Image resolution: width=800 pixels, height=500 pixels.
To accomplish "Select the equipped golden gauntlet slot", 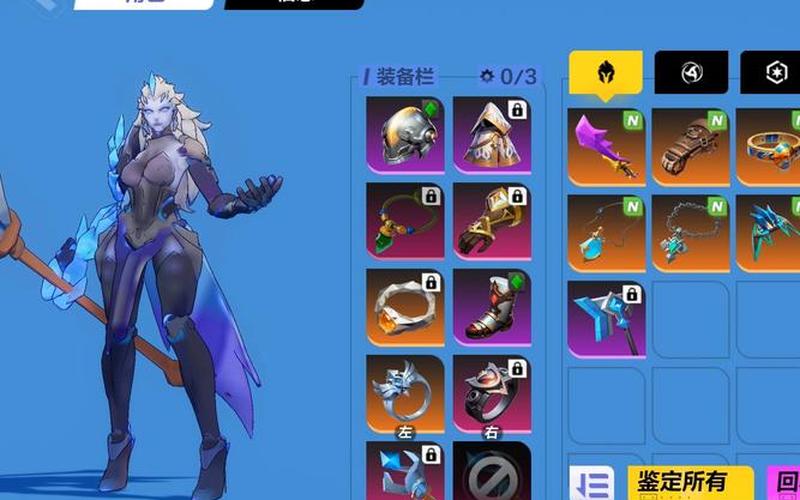I will pos(491,220).
